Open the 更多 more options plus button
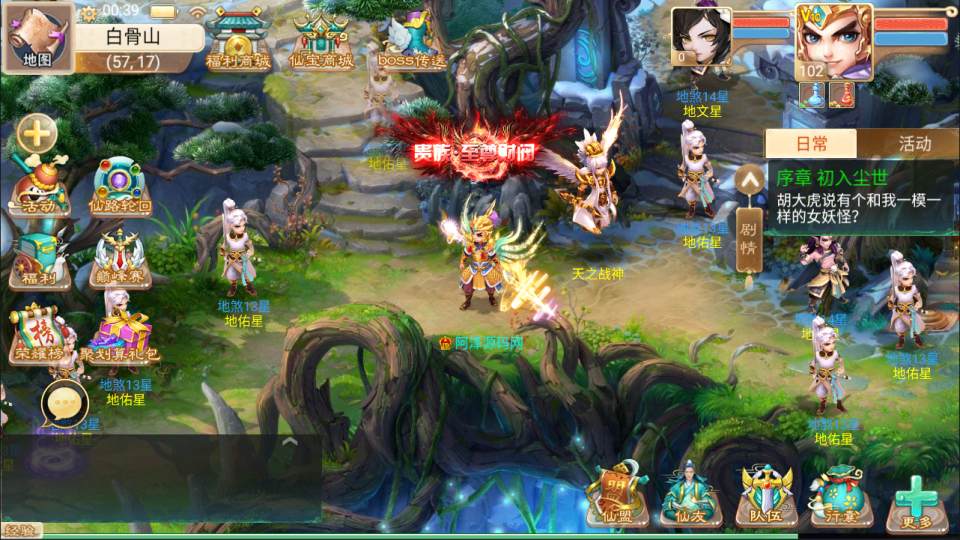This screenshot has width=960, height=540. (915, 499)
